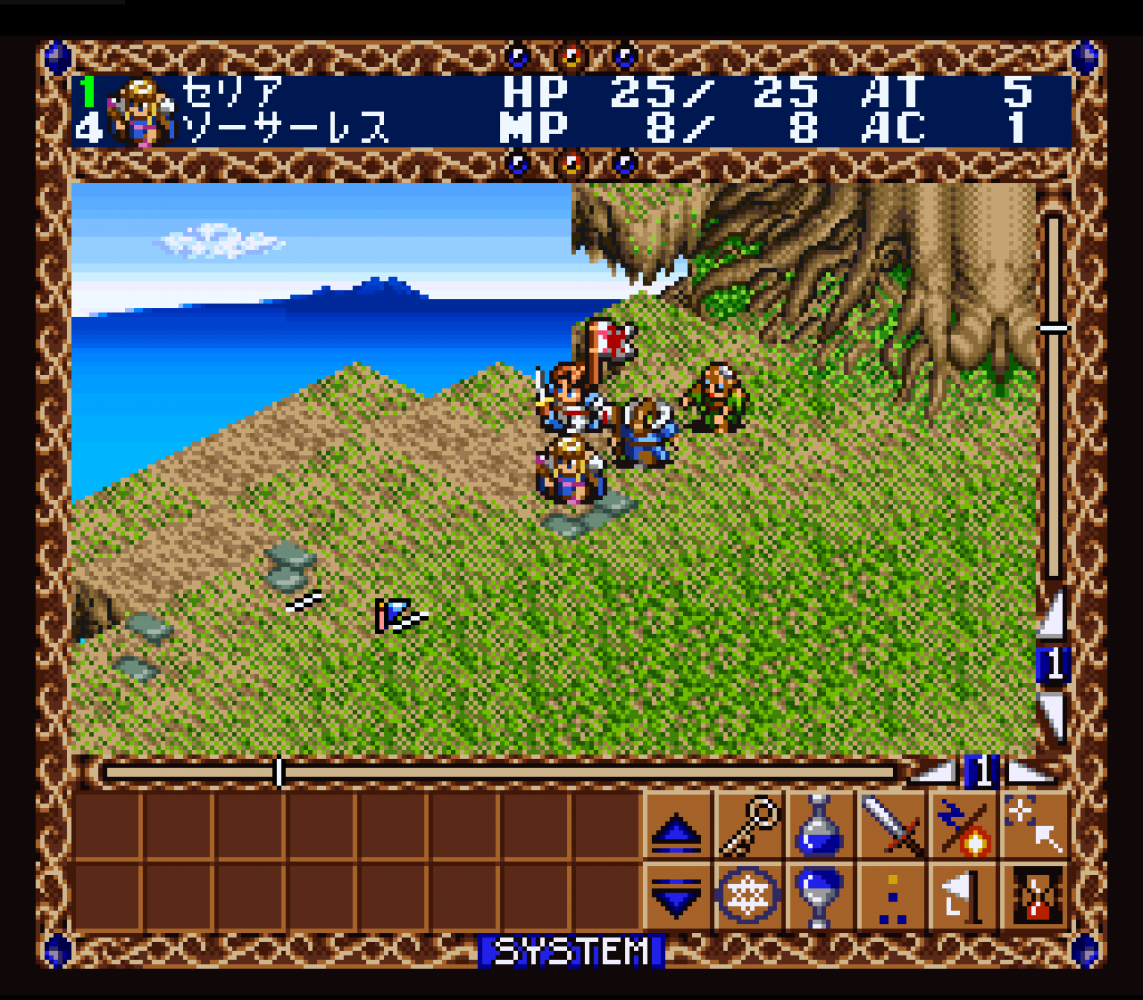Select the cursor targeting icon

1034,827
